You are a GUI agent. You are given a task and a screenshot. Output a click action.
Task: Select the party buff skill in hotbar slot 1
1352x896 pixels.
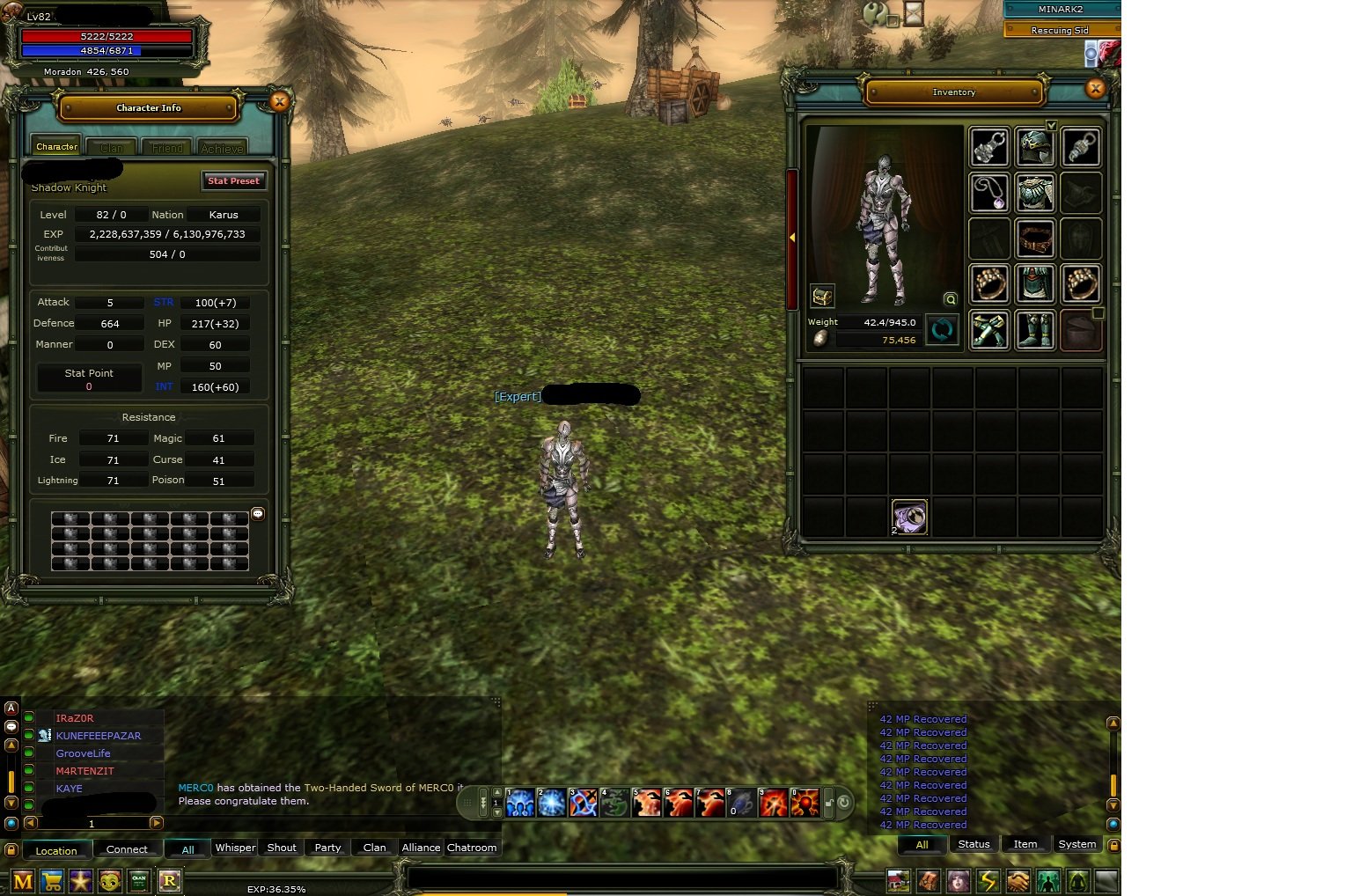(519, 801)
